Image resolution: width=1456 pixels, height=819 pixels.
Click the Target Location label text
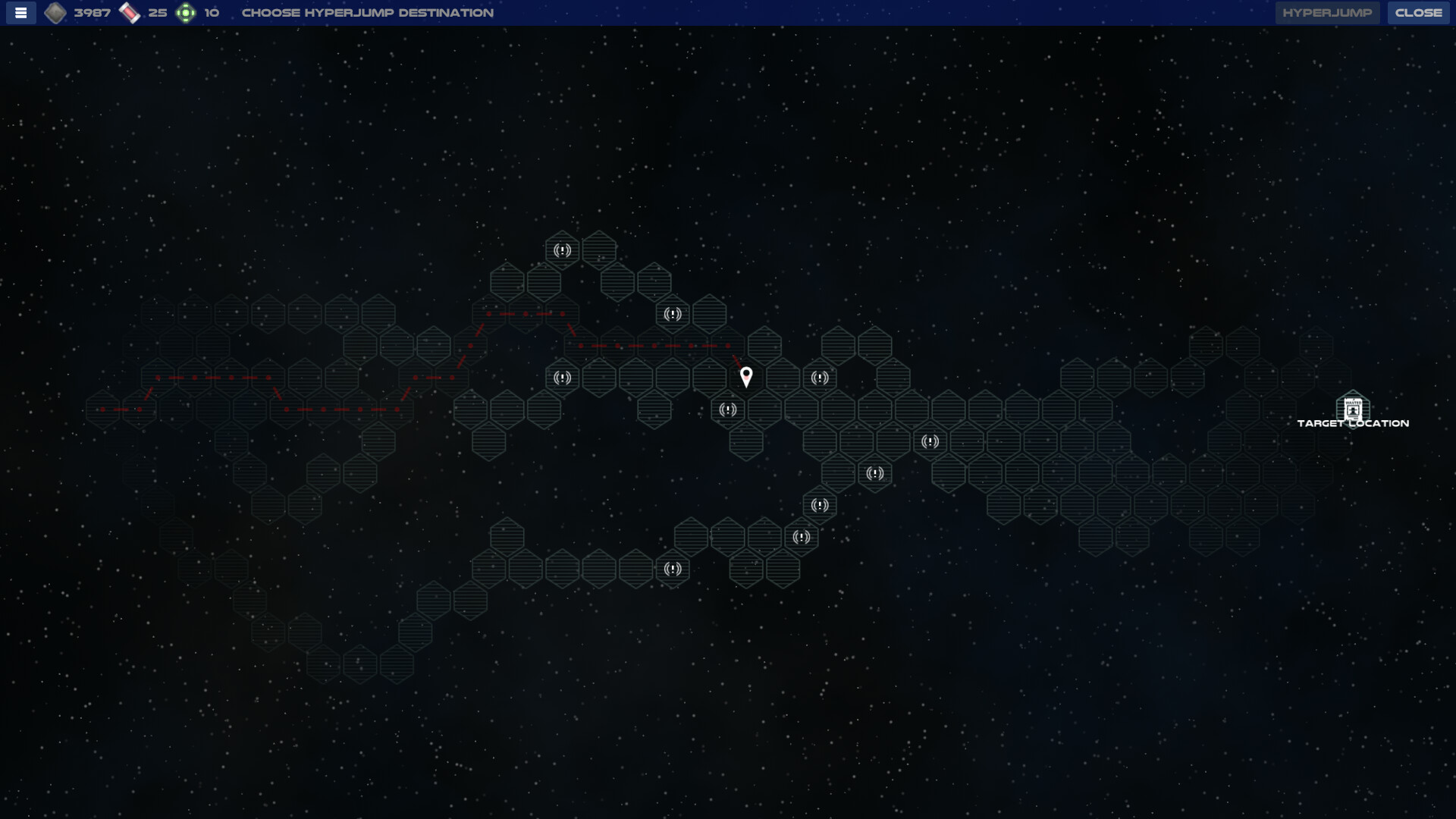pyautogui.click(x=1353, y=423)
